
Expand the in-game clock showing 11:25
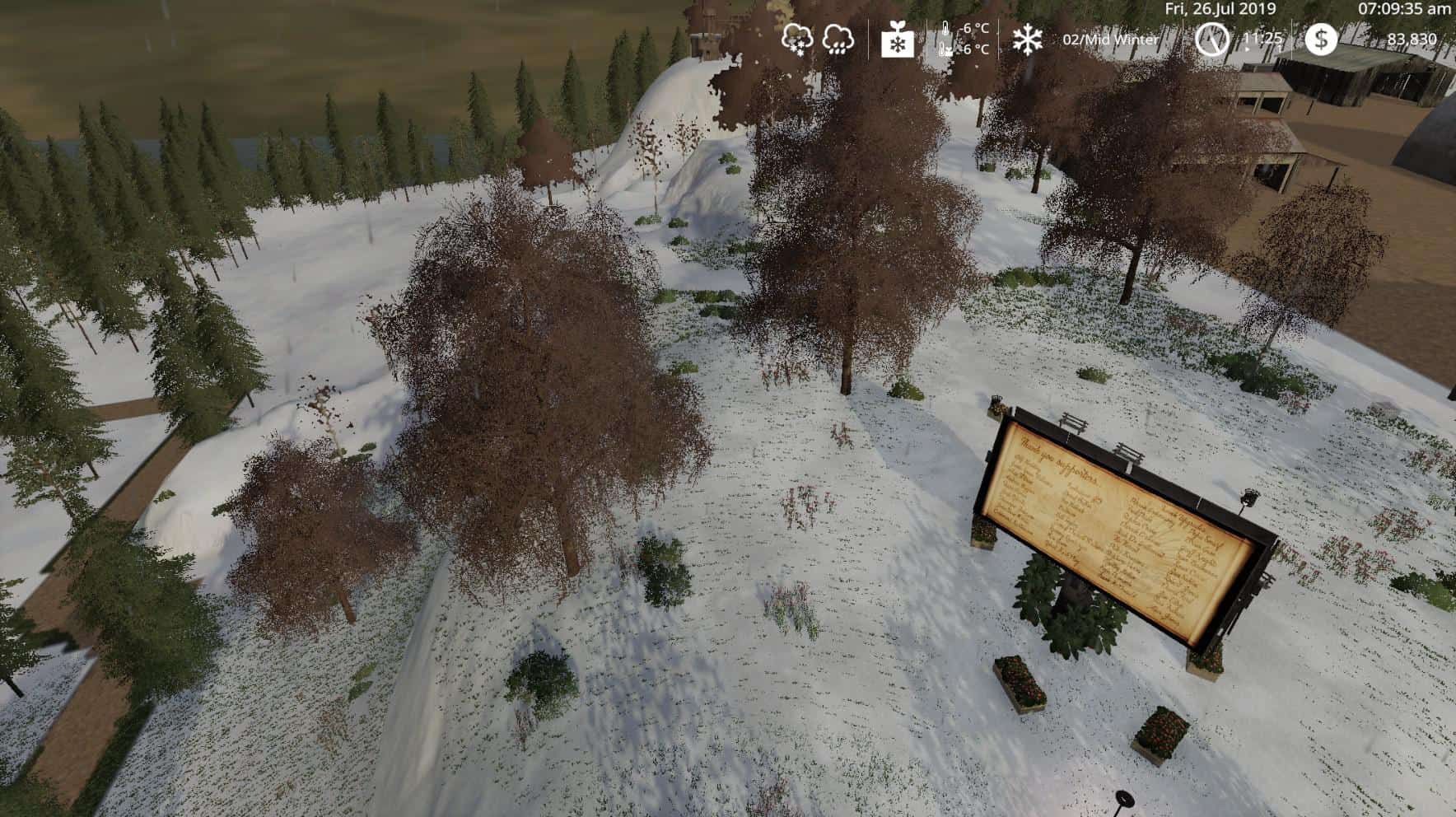tap(1262, 39)
